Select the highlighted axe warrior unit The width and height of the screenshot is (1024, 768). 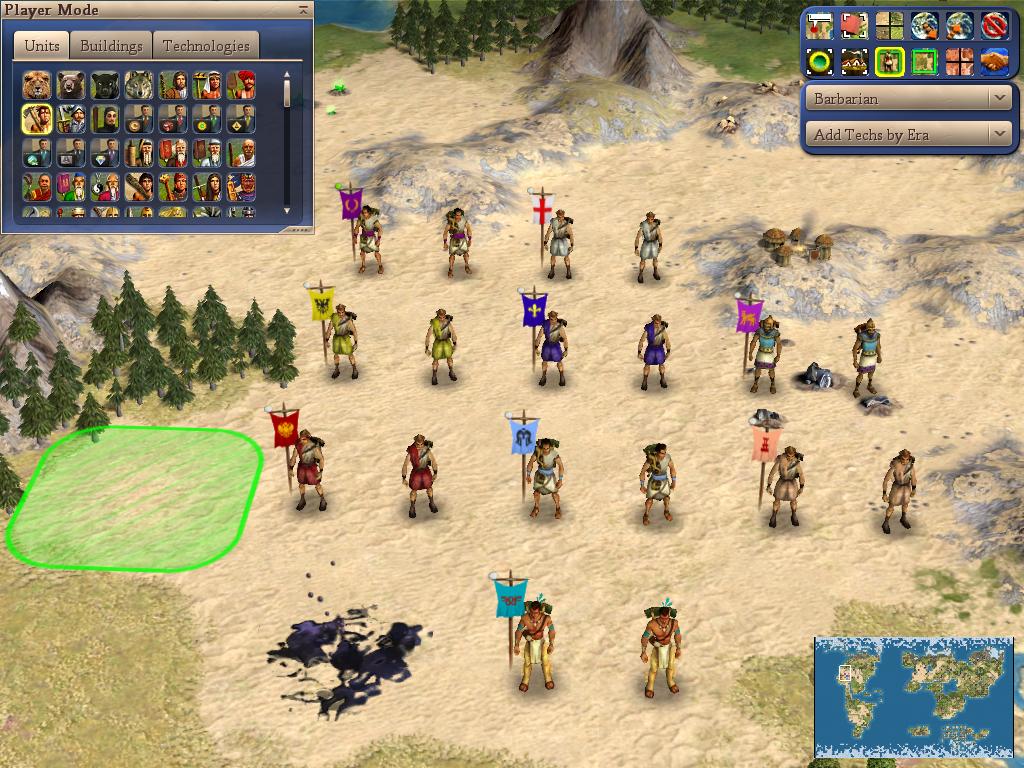pos(38,119)
